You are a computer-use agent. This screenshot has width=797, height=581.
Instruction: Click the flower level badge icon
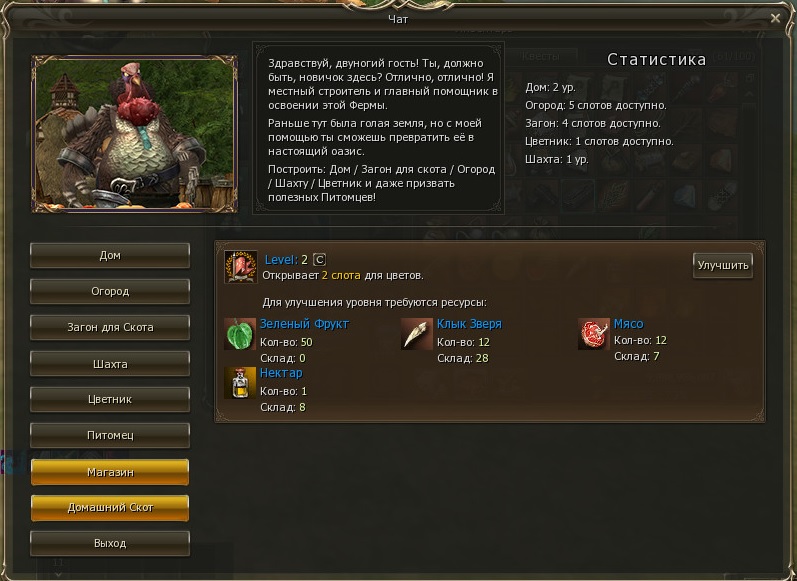coord(240,267)
